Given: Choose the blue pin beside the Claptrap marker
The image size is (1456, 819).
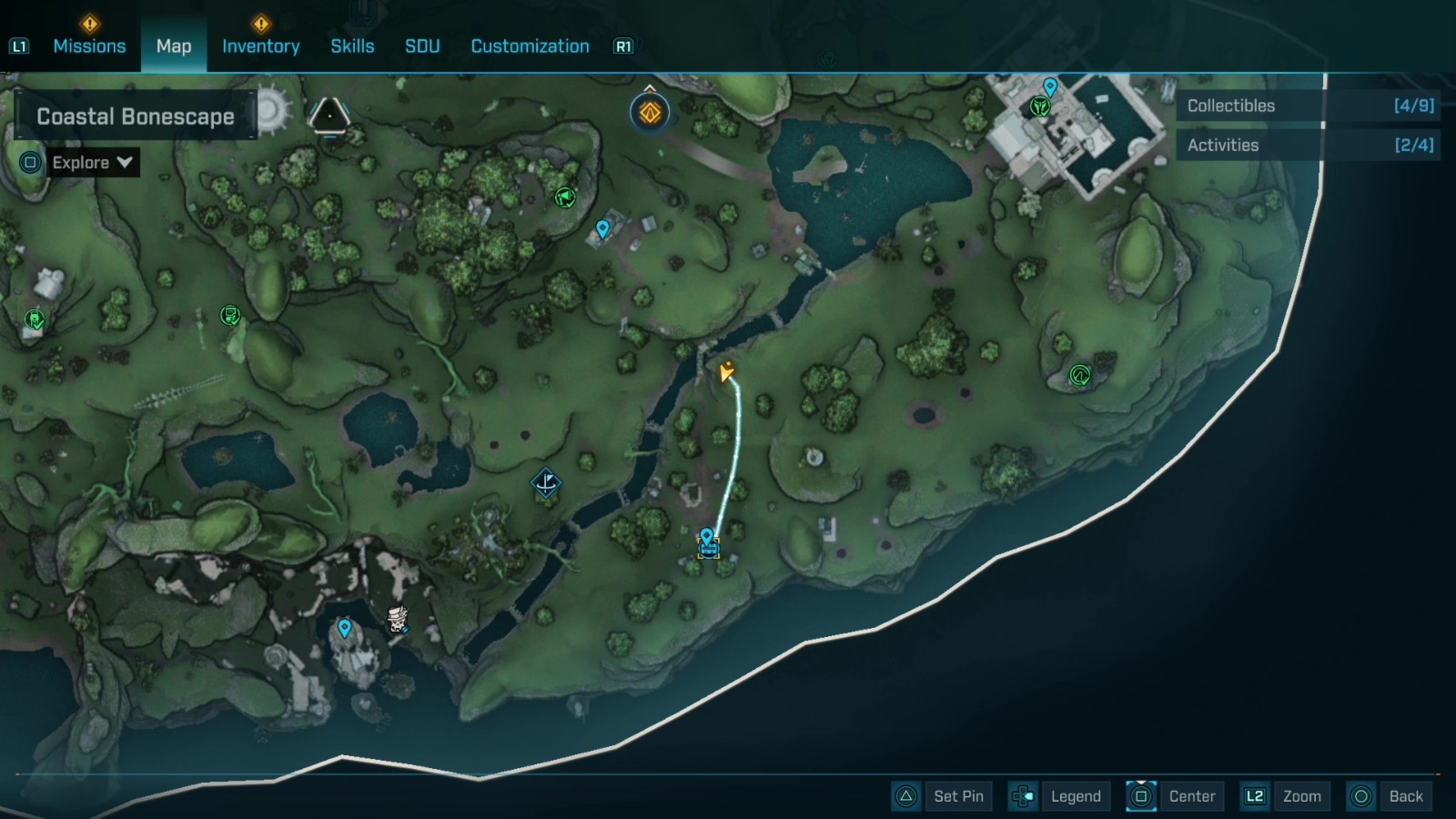Looking at the screenshot, I should click(x=345, y=628).
